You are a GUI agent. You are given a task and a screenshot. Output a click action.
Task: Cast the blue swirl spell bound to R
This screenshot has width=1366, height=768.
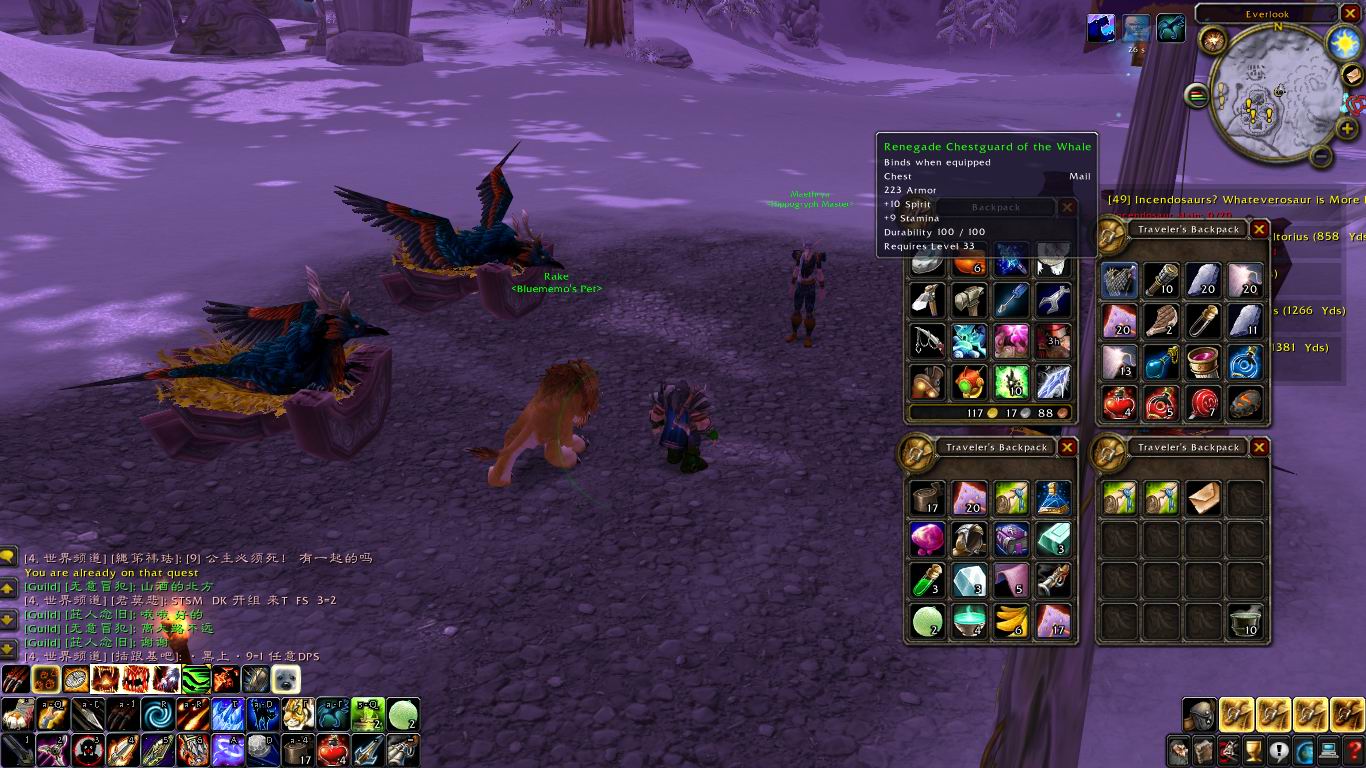[x=158, y=715]
